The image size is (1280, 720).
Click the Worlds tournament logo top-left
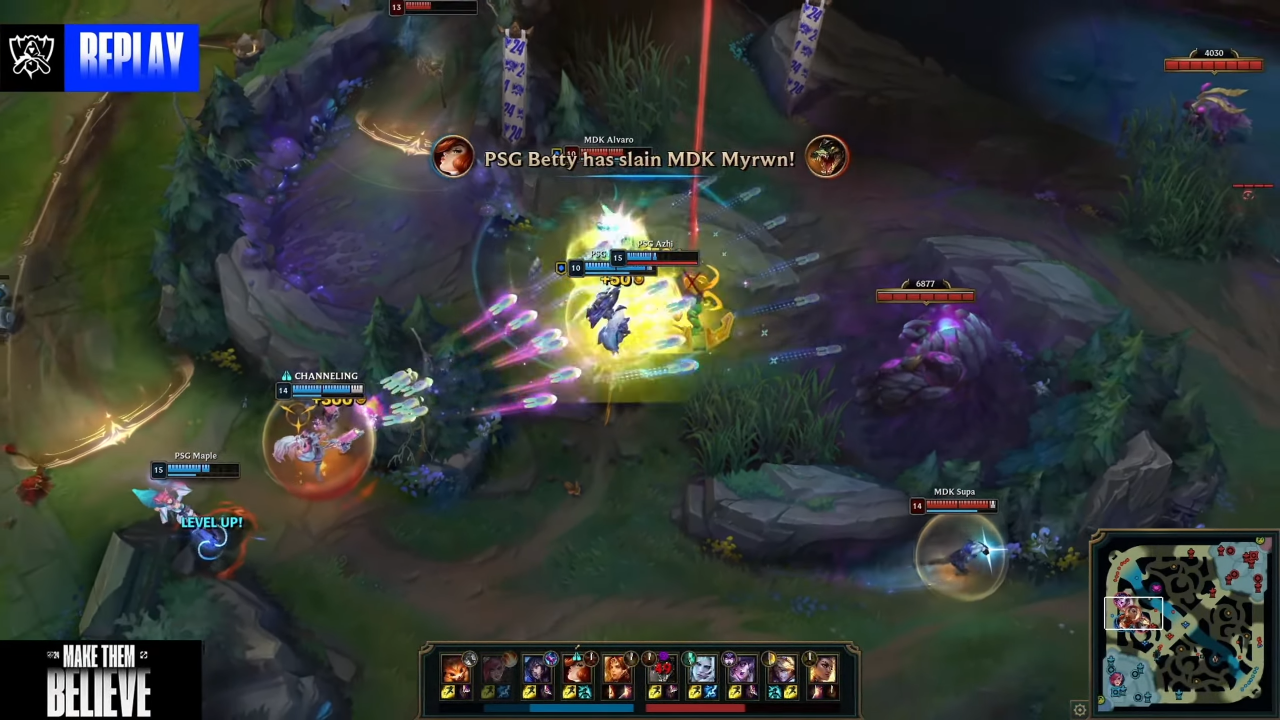click(x=31, y=57)
